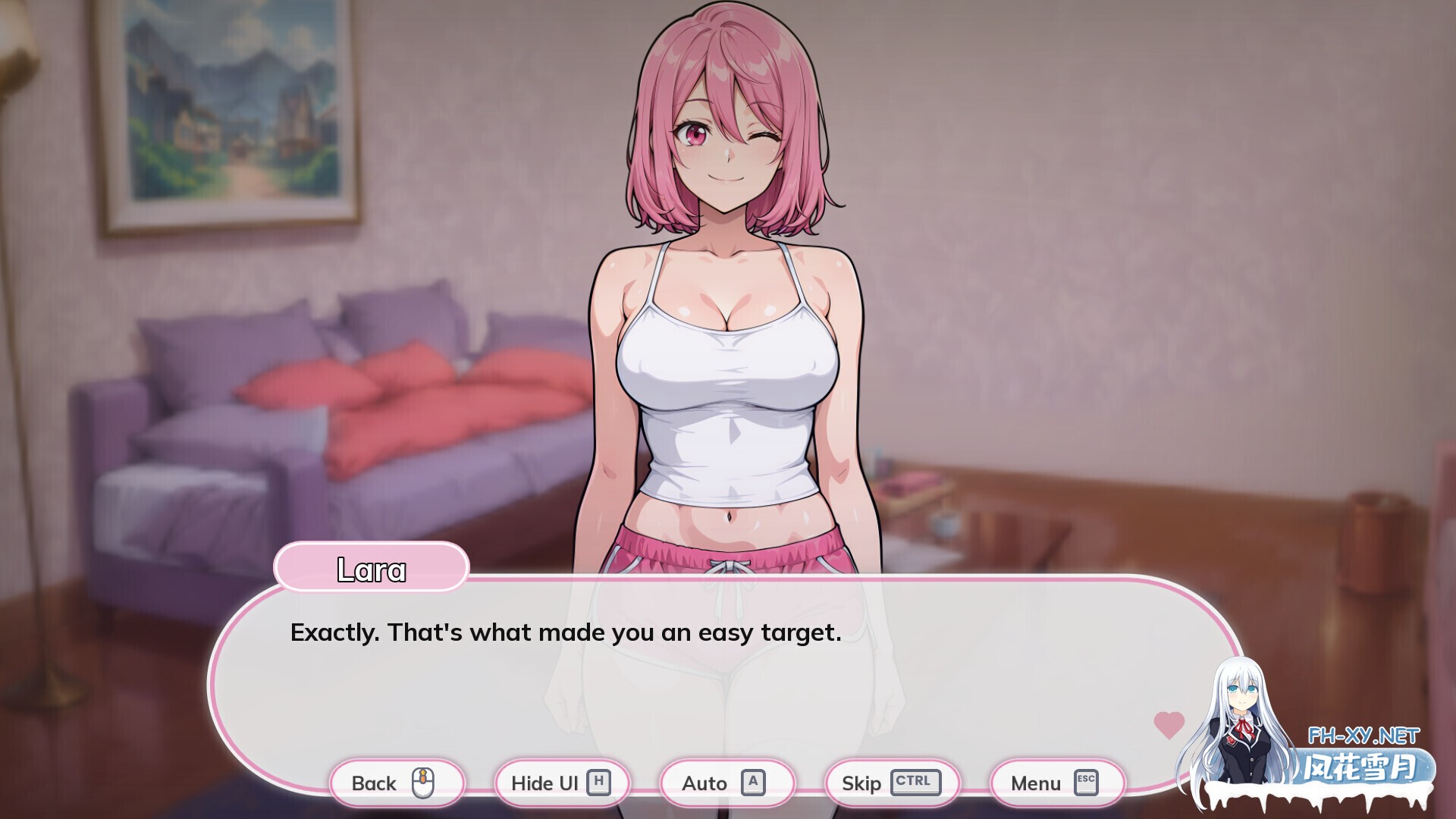Go back to the previous dialogue line

coord(395,783)
